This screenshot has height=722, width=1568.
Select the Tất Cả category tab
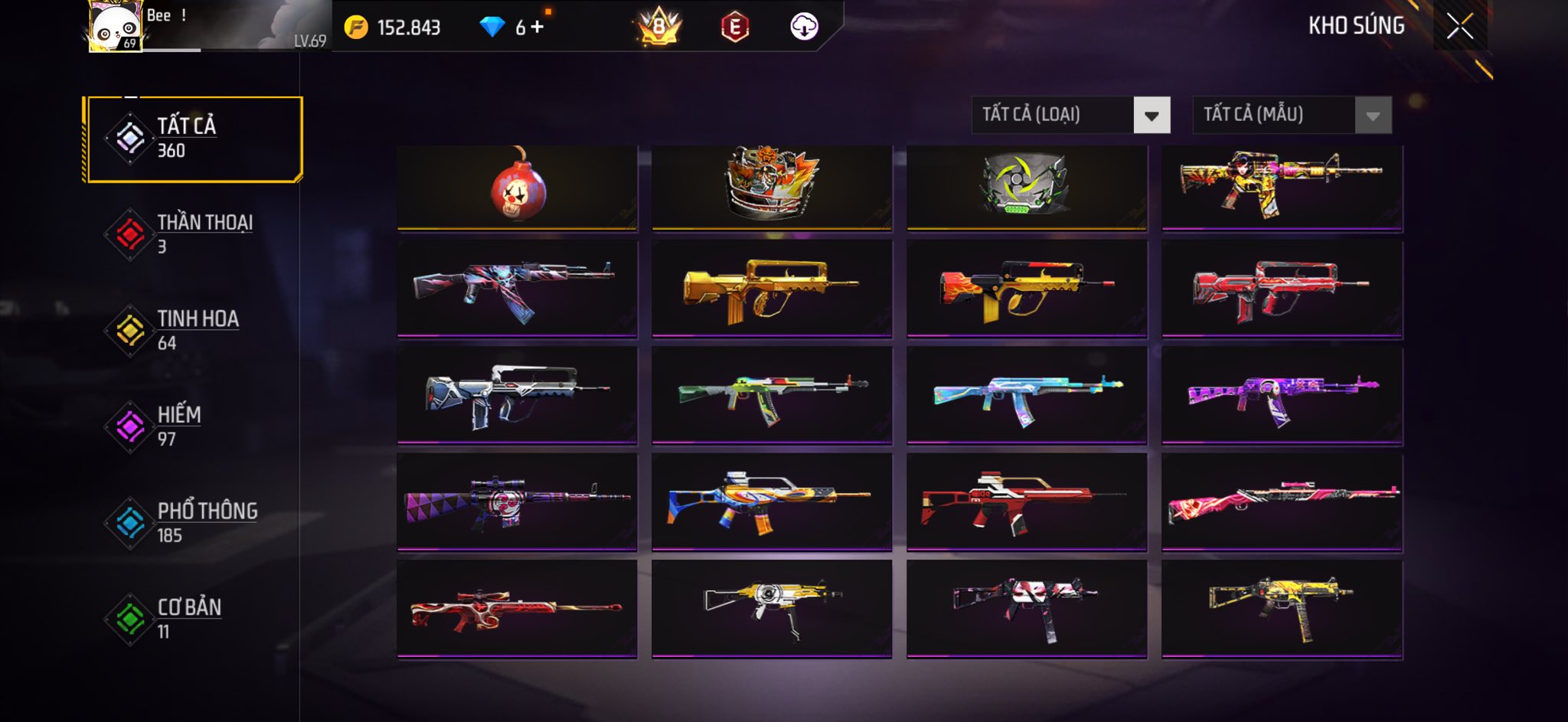(194, 139)
